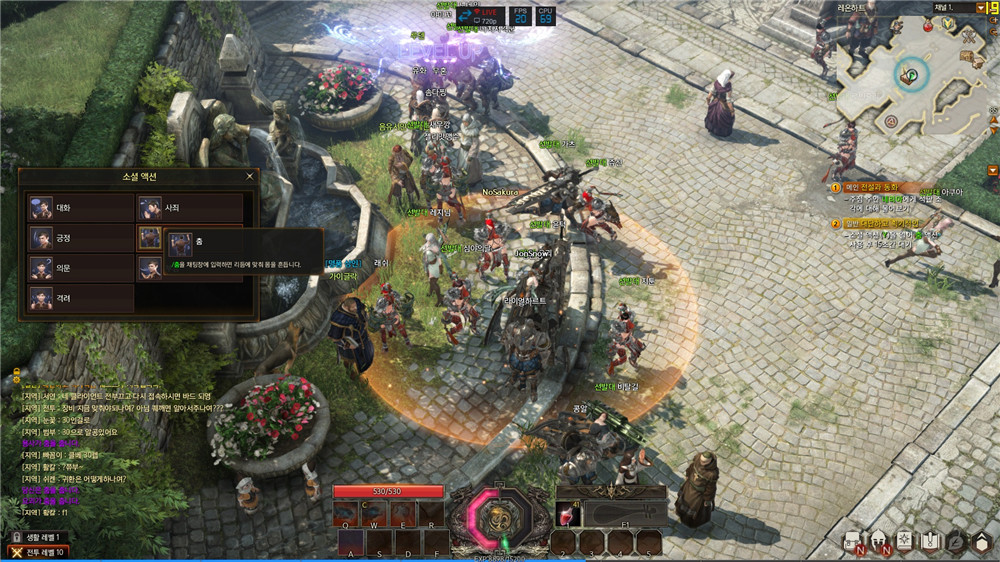The width and height of the screenshot is (1000, 562).
Task: Click the highlighted dance emote icon
Action: tap(150, 238)
